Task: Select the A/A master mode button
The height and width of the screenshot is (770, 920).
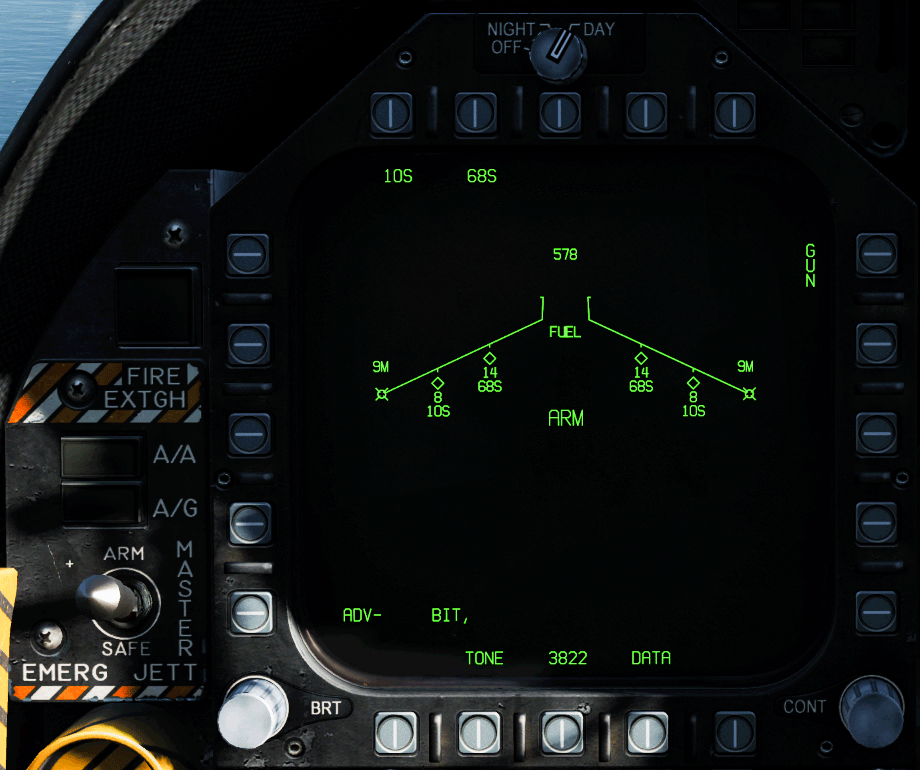Action: (101, 458)
